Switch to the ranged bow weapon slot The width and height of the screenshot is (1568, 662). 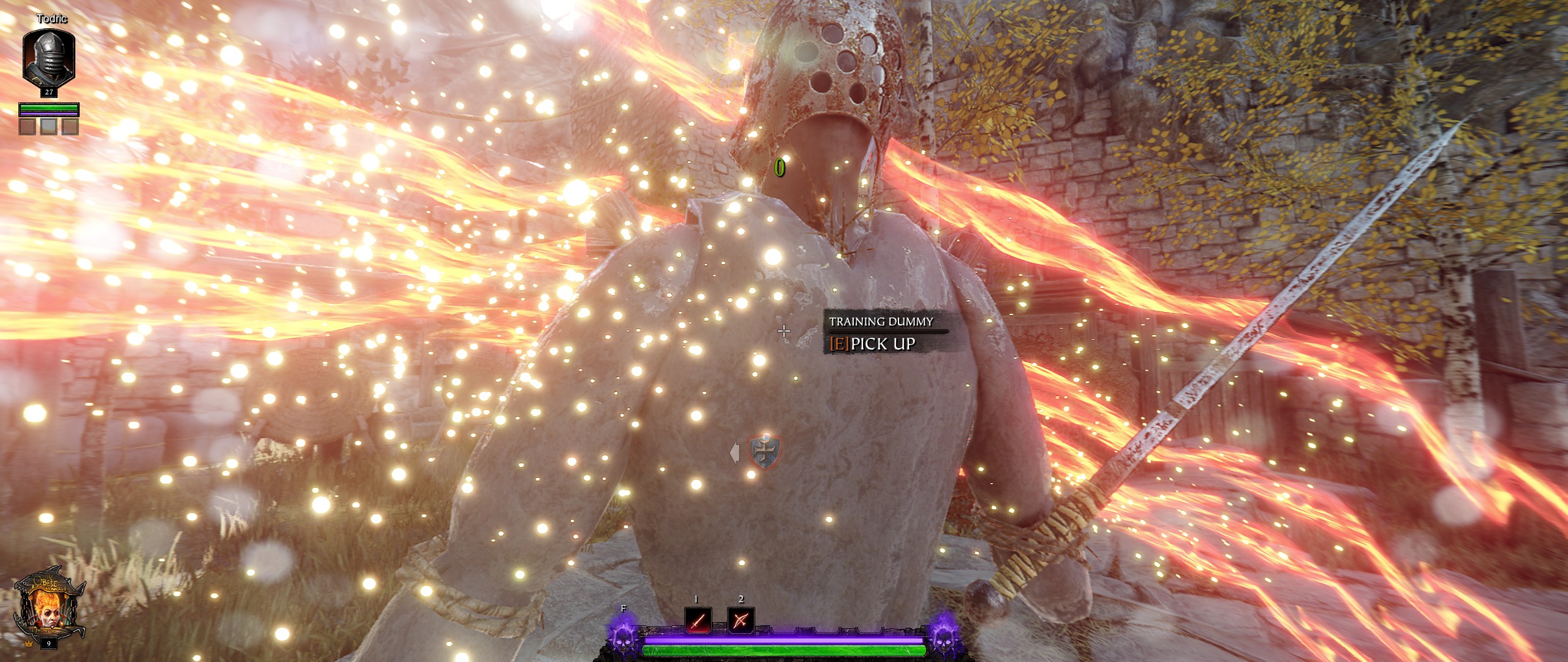point(741,621)
